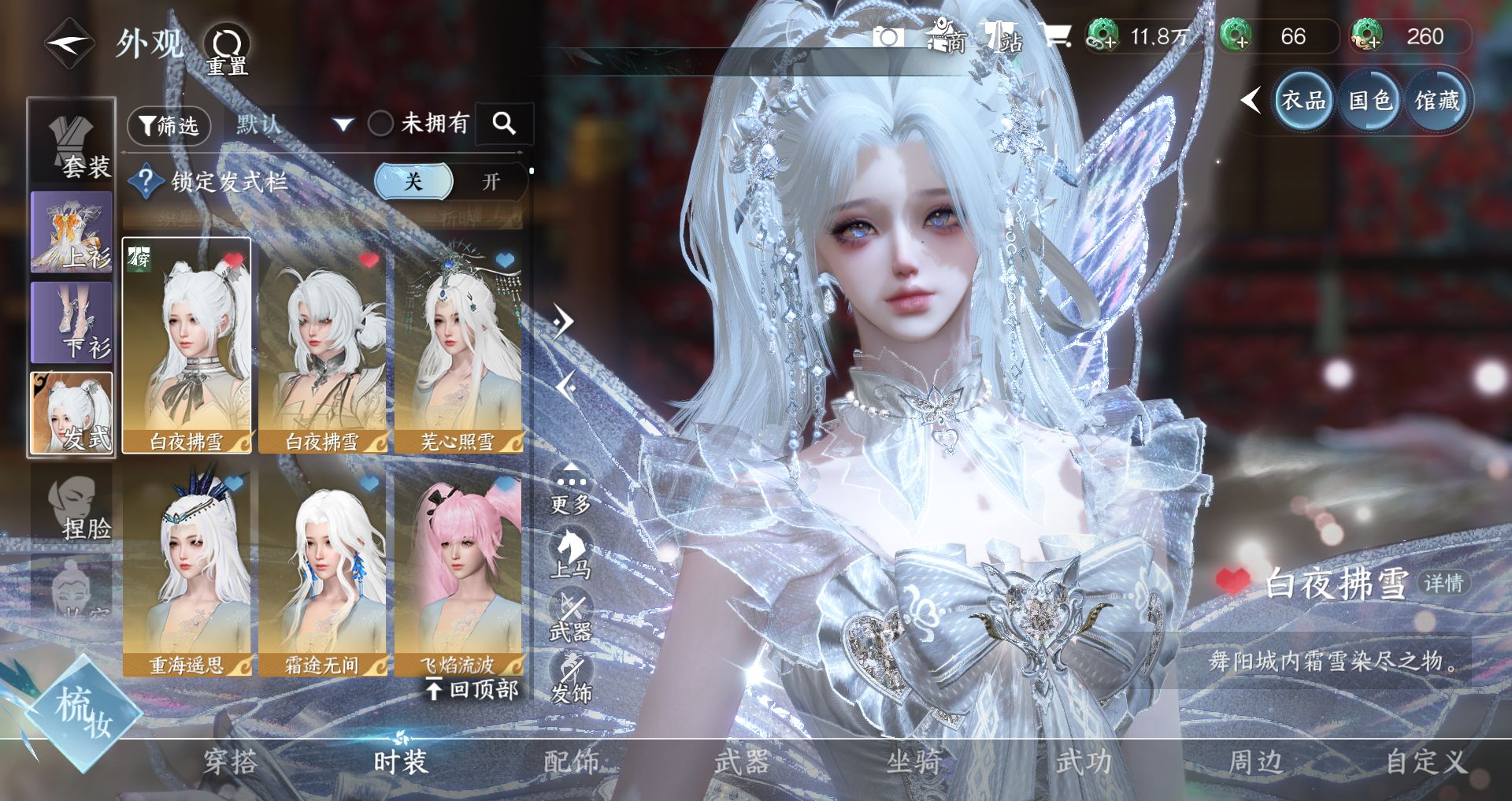
Task: Choose the 上衫 upper garment category
Action: (x=72, y=232)
